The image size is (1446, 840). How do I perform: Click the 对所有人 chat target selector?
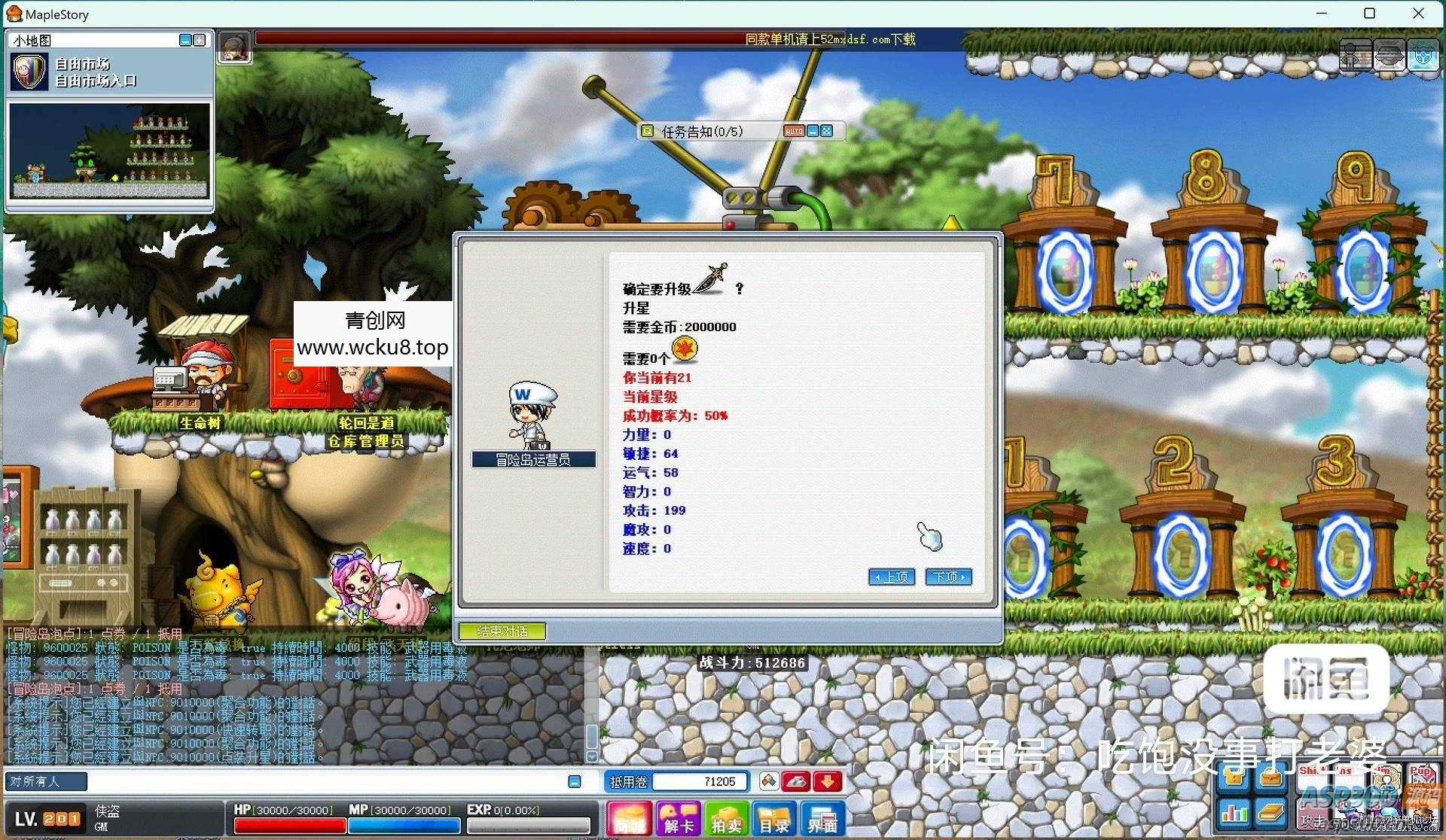(46, 781)
